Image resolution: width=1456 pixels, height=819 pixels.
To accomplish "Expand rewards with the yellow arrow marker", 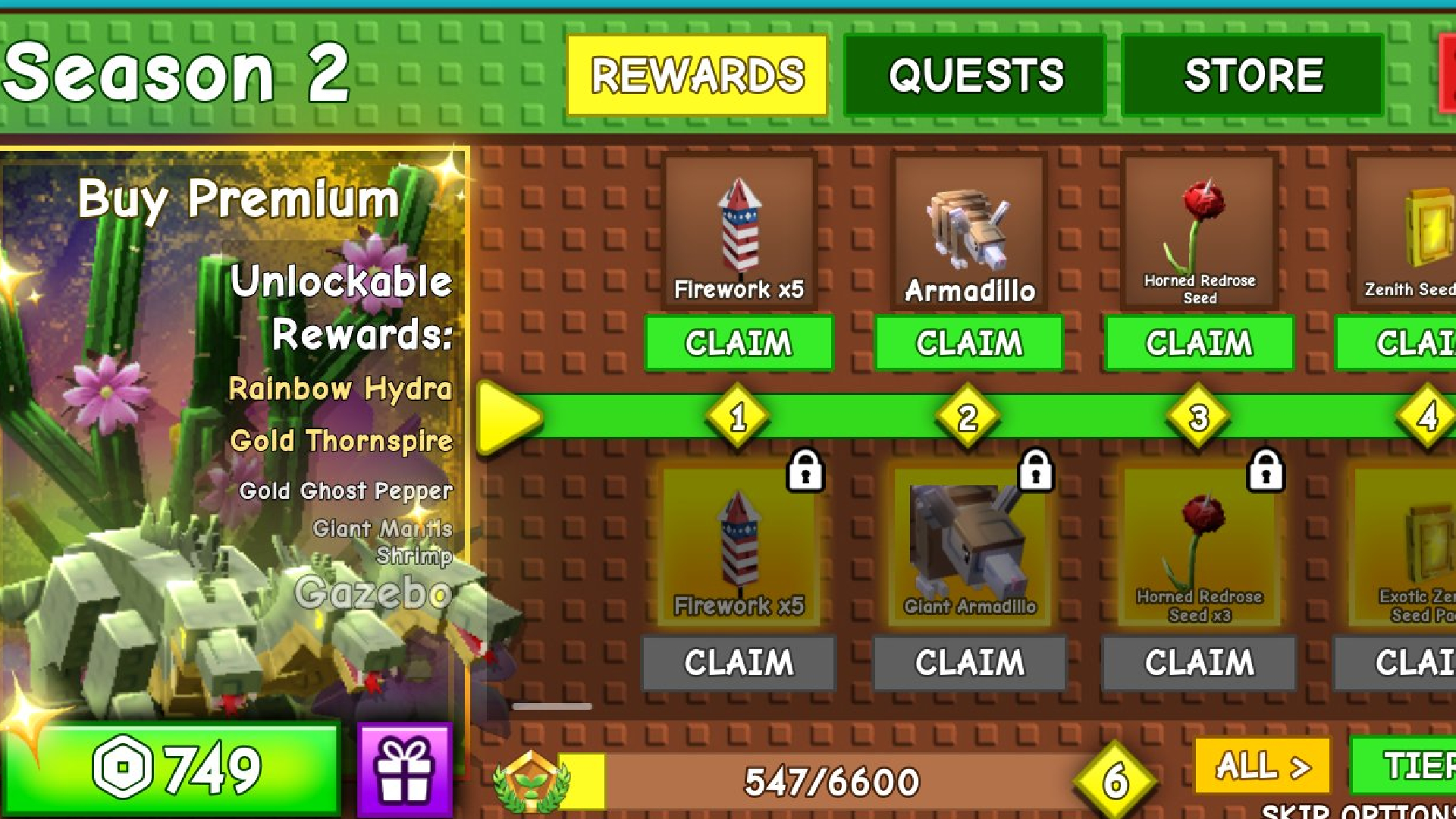I will click(510, 417).
